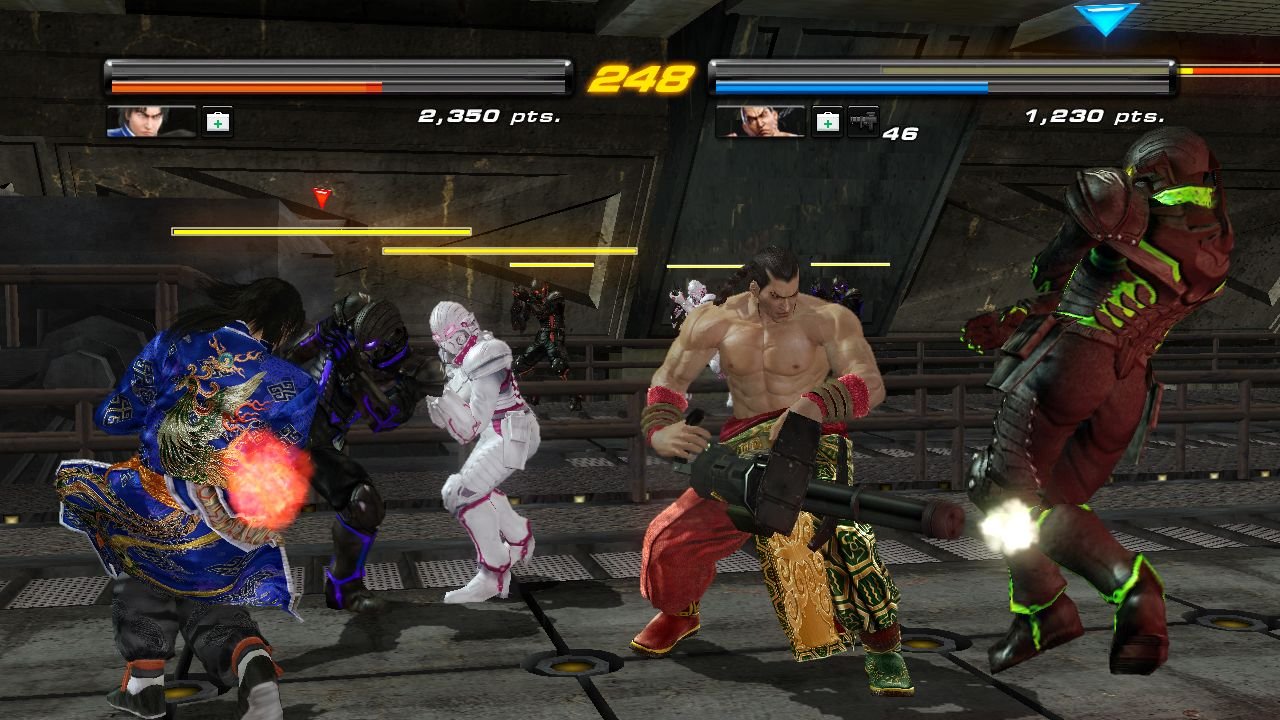Click the 1,230 pts. score label
Screen dimensions: 1280x720
click(1097, 115)
